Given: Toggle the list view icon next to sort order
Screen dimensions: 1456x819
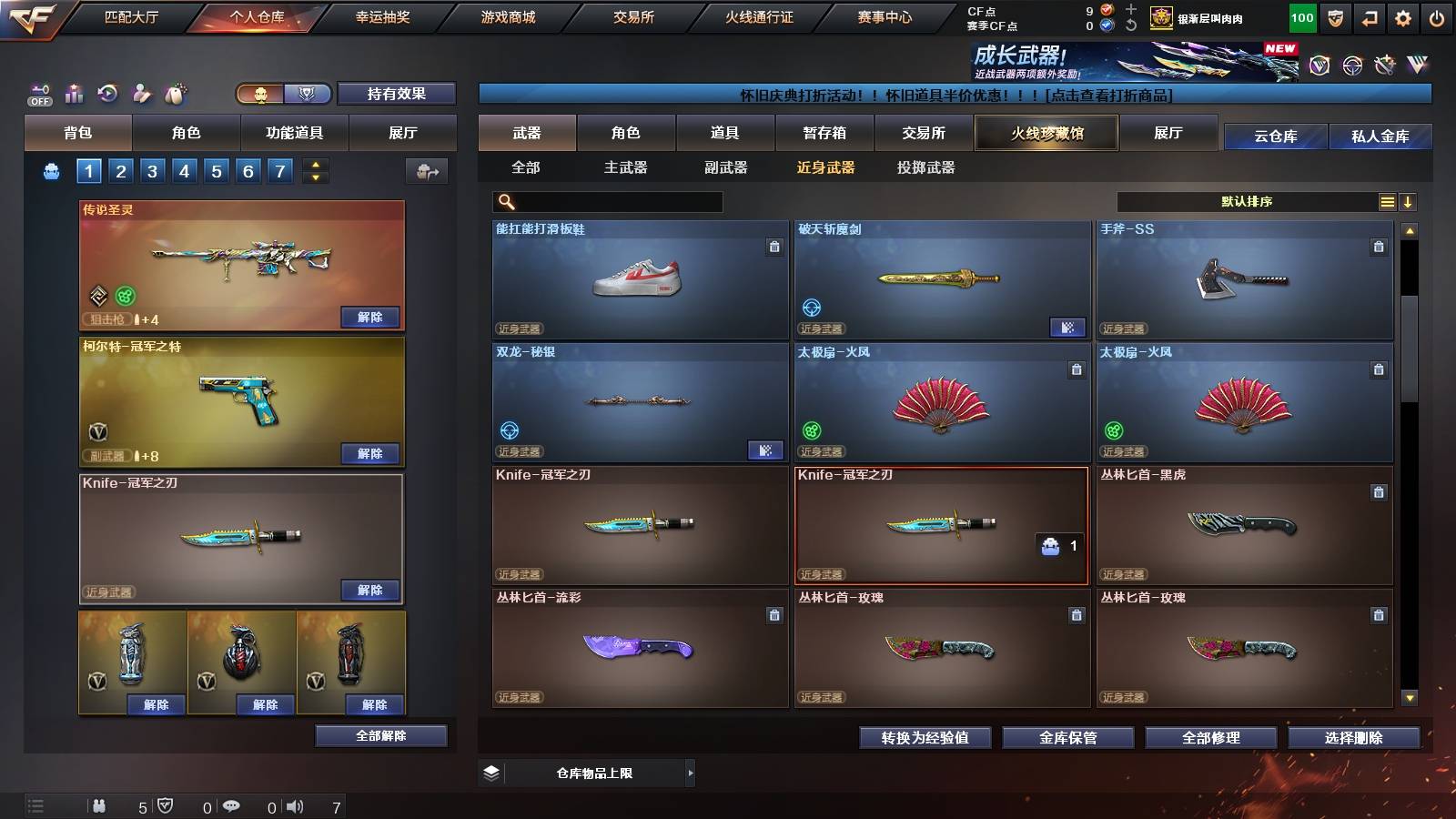Looking at the screenshot, I should (1387, 201).
